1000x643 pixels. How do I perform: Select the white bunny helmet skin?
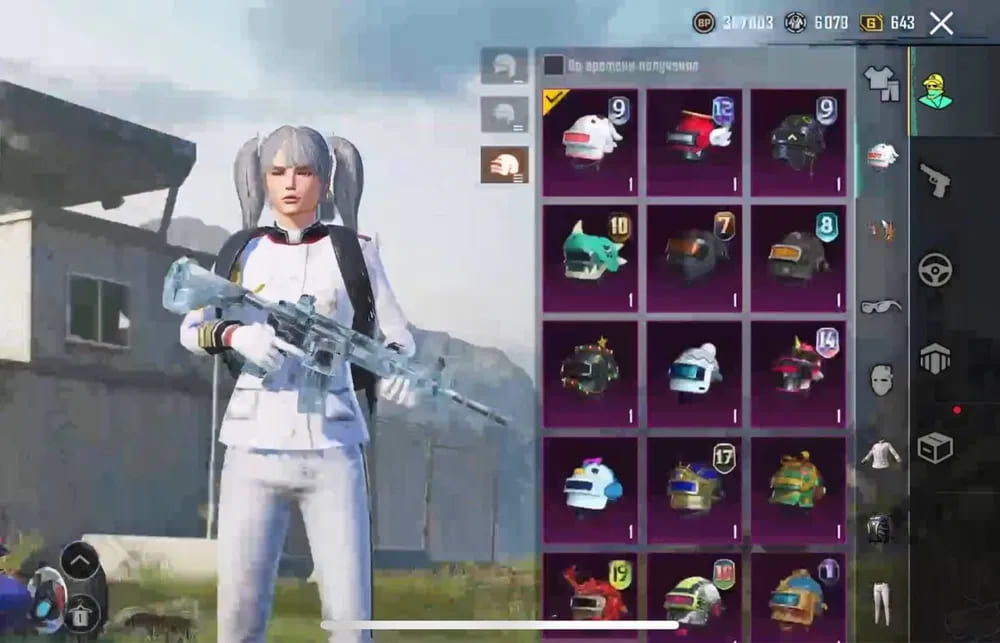(x=590, y=141)
